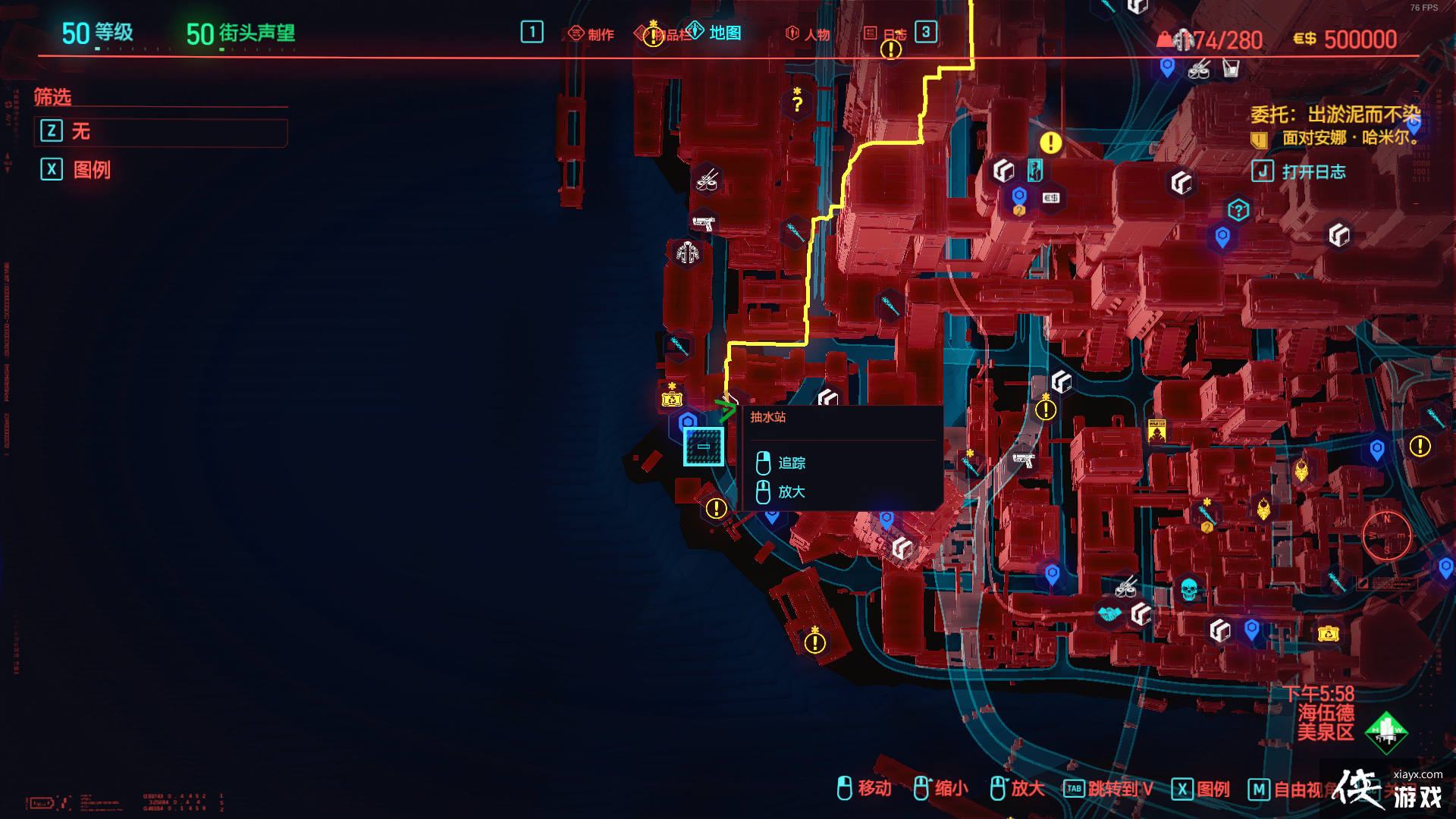Click the skull marker on the map
1456x819 pixels.
click(1188, 588)
